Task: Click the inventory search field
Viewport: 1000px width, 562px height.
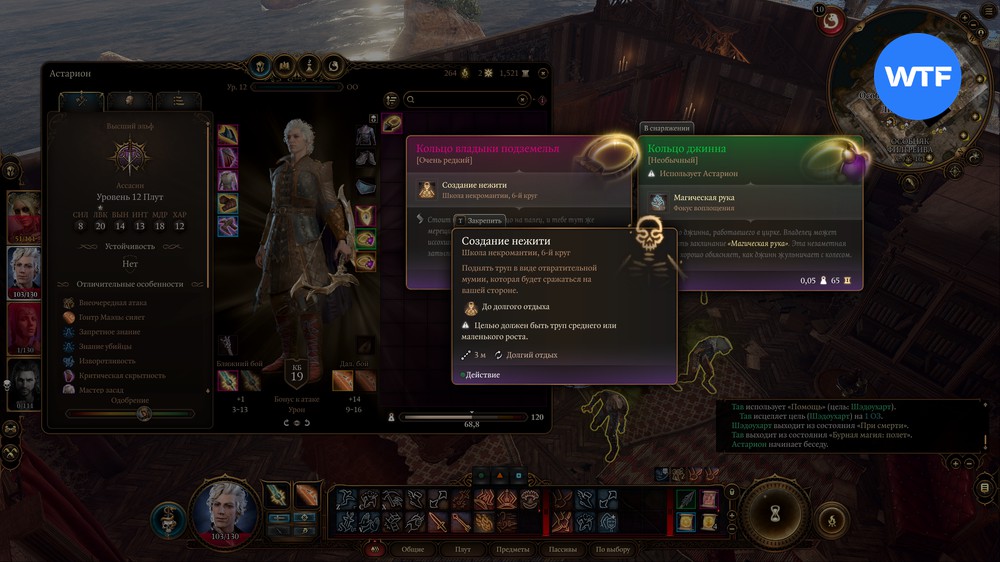Action: click(x=467, y=100)
